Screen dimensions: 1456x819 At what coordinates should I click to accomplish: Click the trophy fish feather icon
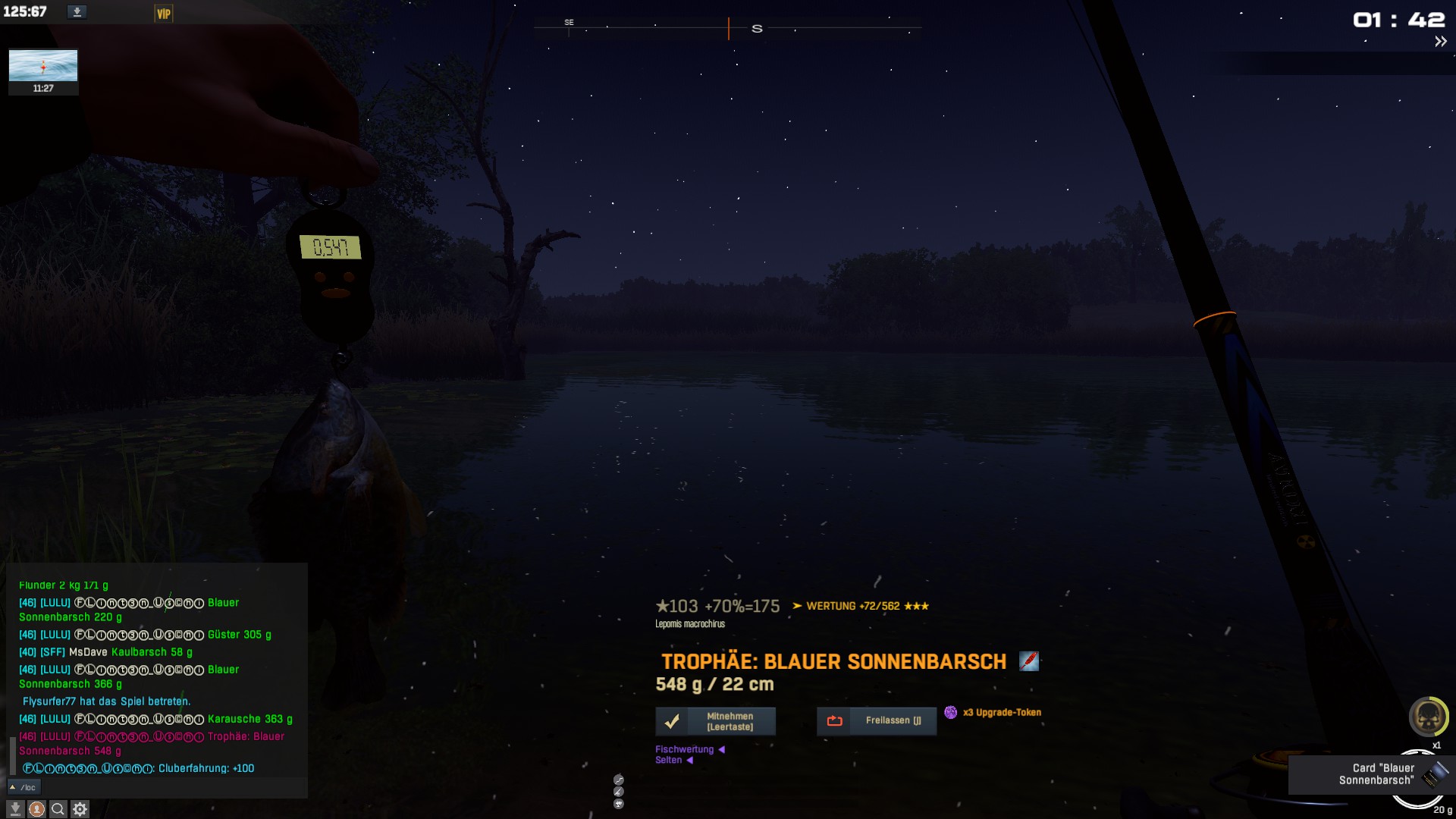pos(1028,661)
